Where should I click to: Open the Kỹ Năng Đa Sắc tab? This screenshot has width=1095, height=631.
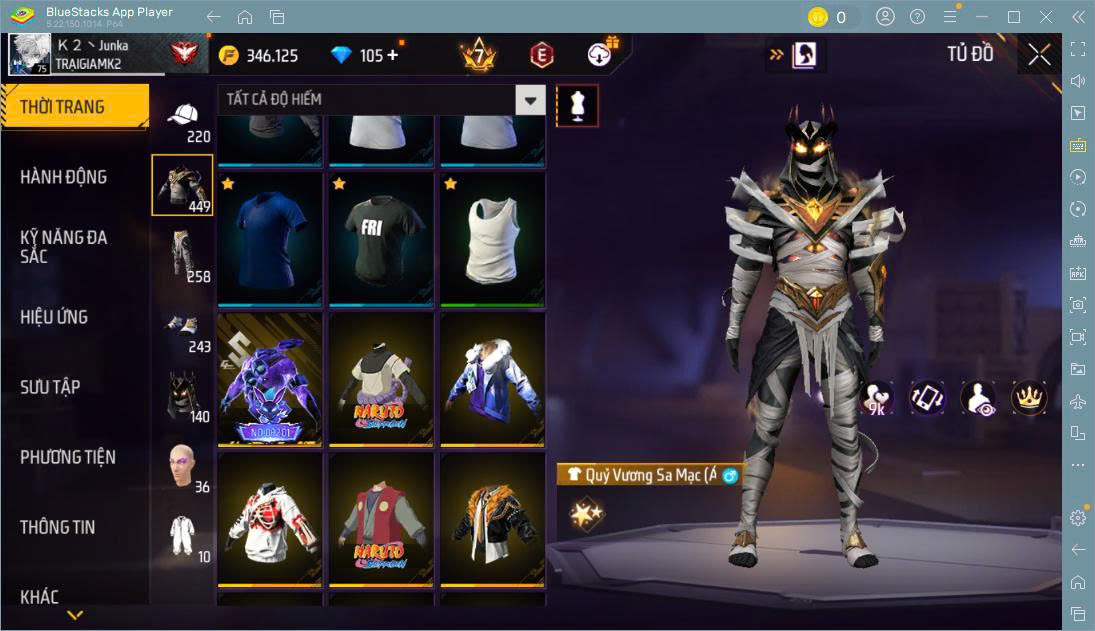point(64,247)
